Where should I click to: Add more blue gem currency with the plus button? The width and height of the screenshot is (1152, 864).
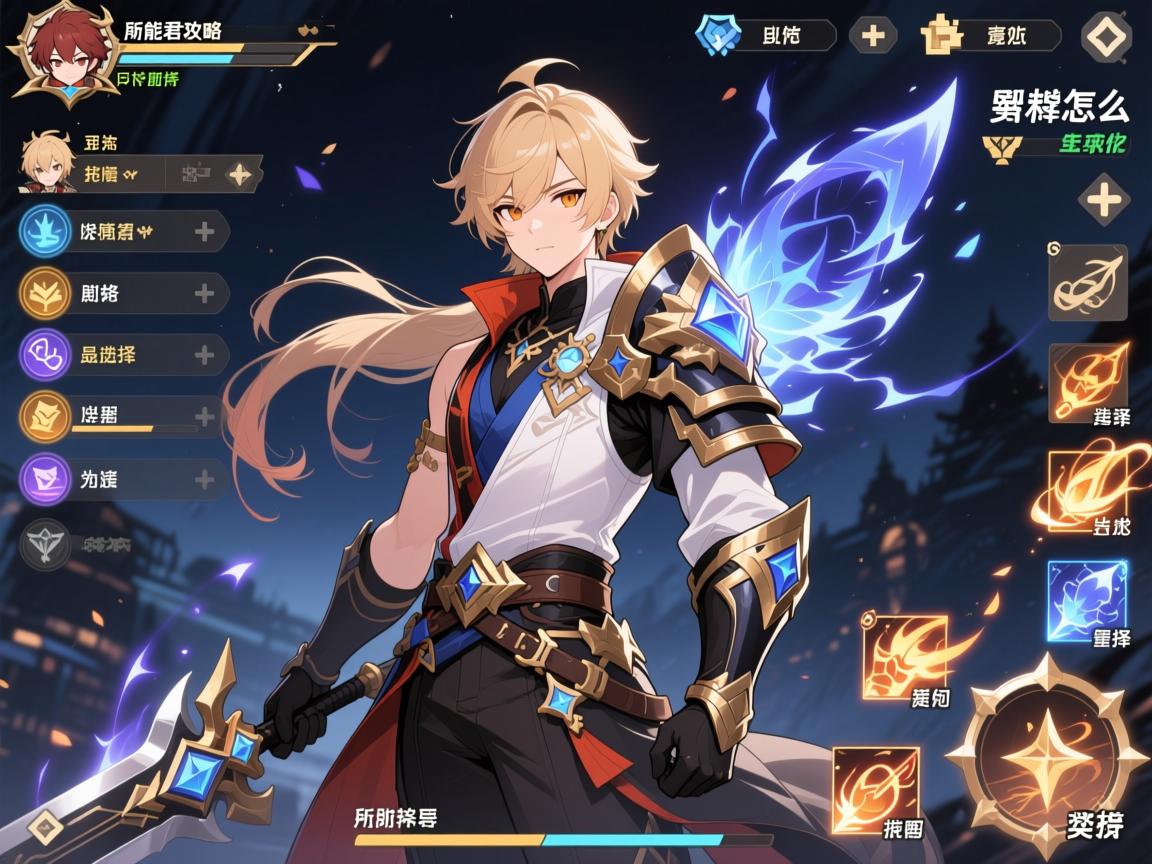[873, 36]
